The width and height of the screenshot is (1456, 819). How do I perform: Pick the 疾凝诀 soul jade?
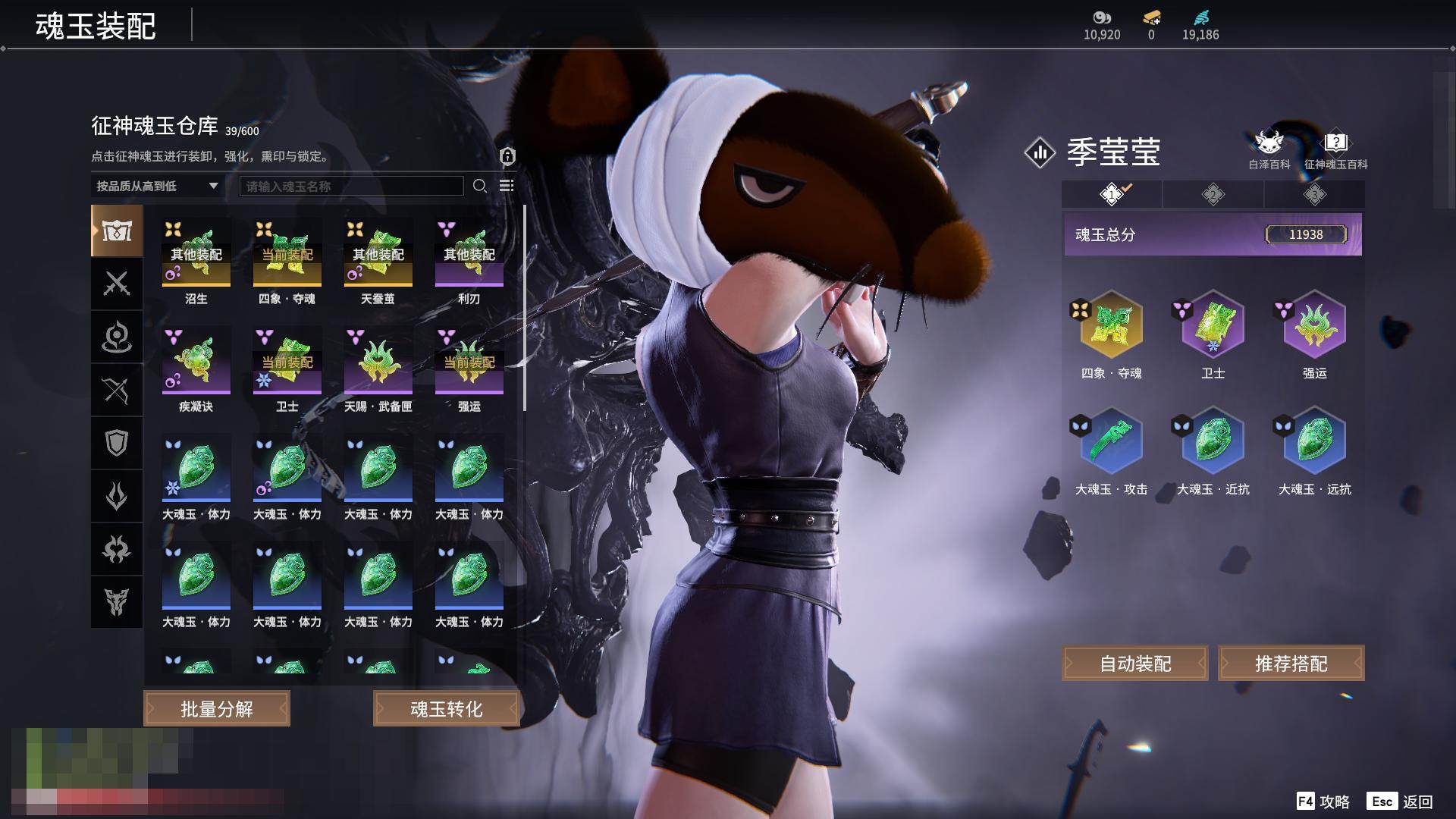[x=196, y=362]
